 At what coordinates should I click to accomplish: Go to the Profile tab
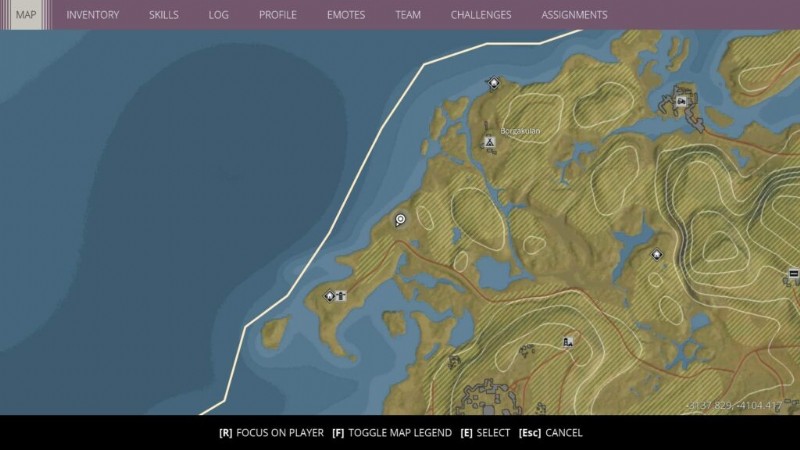point(277,15)
